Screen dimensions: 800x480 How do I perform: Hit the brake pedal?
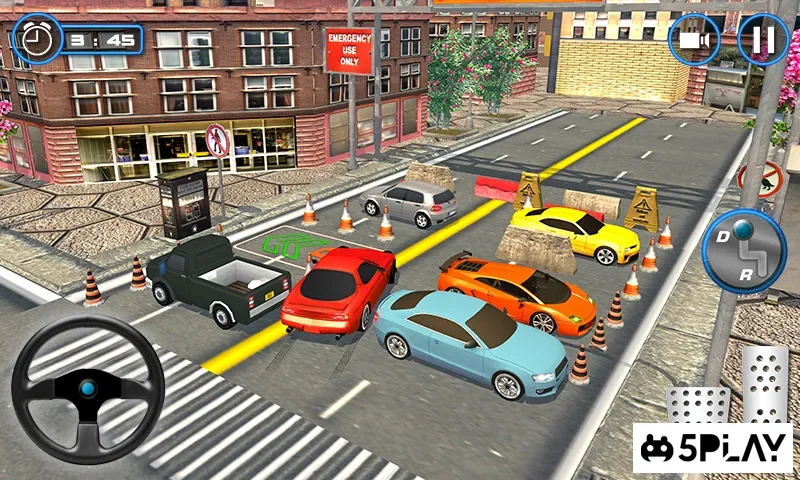(697, 405)
